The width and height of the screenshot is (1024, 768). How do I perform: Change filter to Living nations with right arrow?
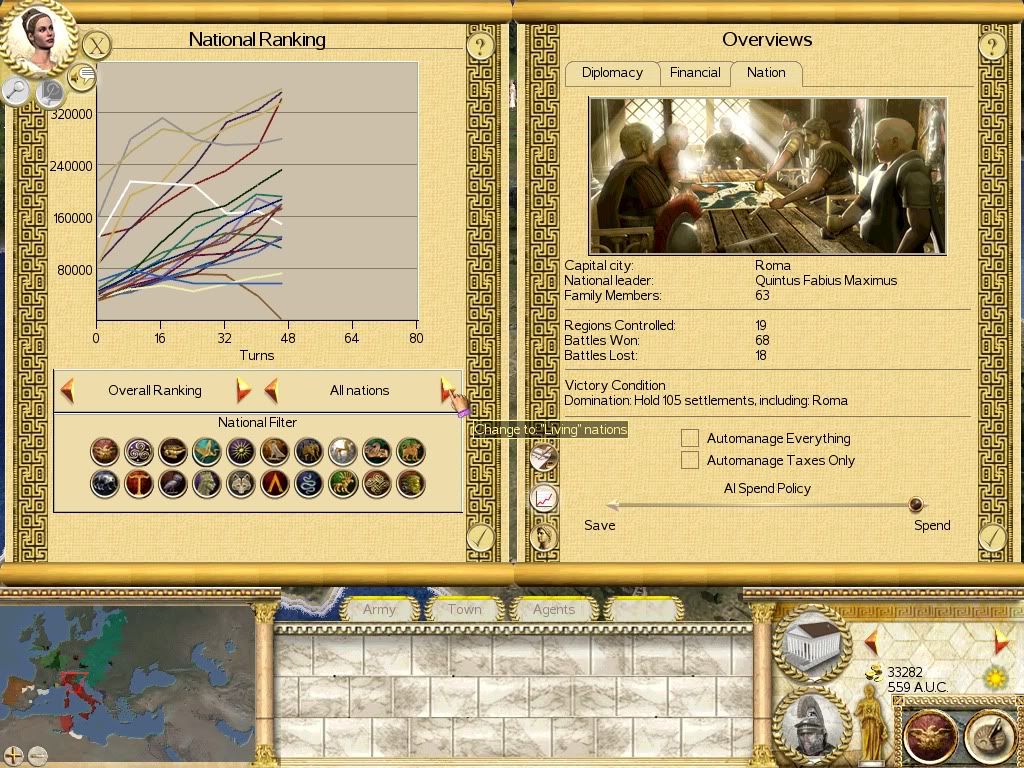click(x=447, y=390)
